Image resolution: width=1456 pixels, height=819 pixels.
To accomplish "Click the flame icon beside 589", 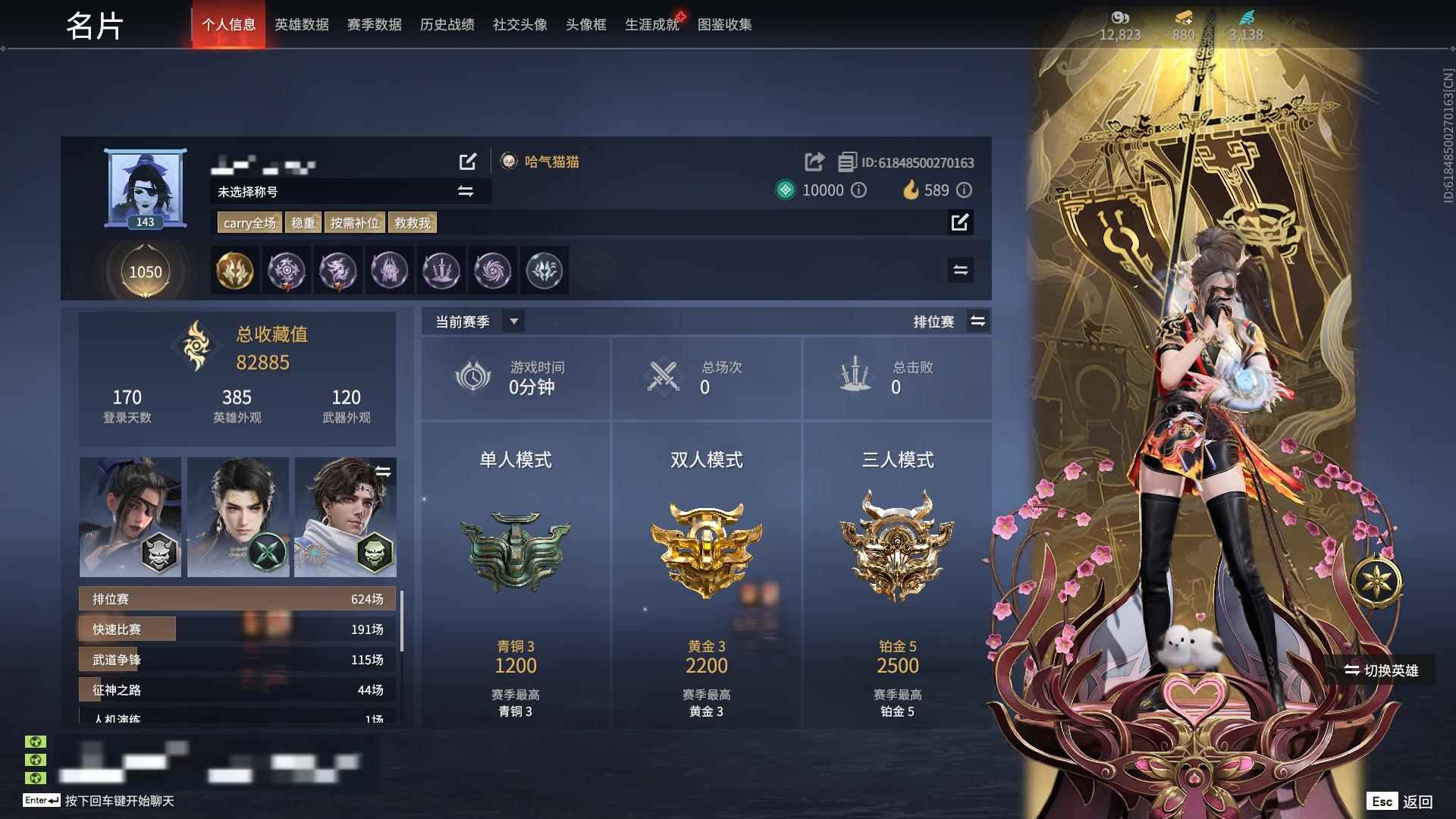I will pyautogui.click(x=909, y=190).
